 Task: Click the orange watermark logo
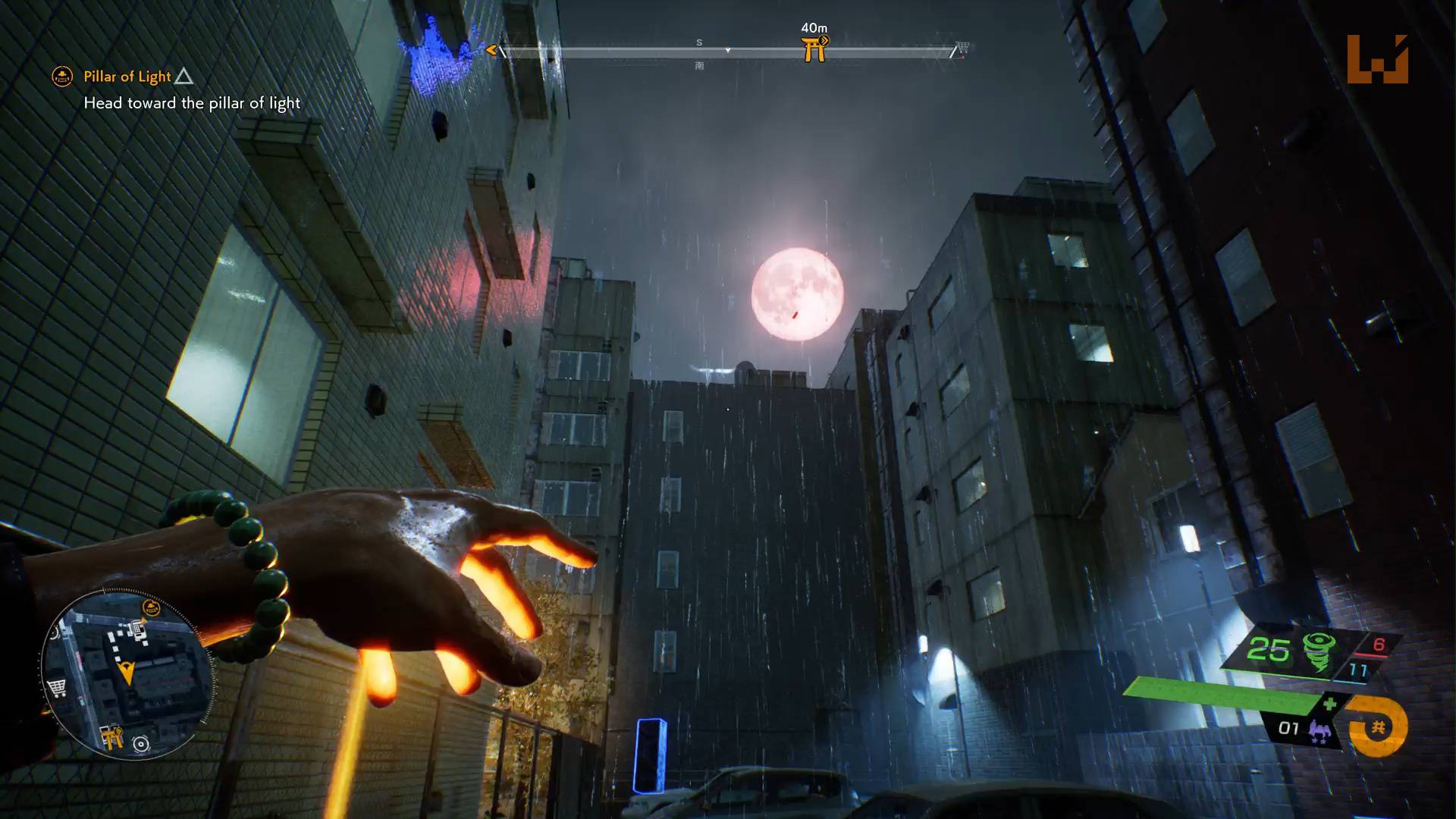(x=1377, y=59)
